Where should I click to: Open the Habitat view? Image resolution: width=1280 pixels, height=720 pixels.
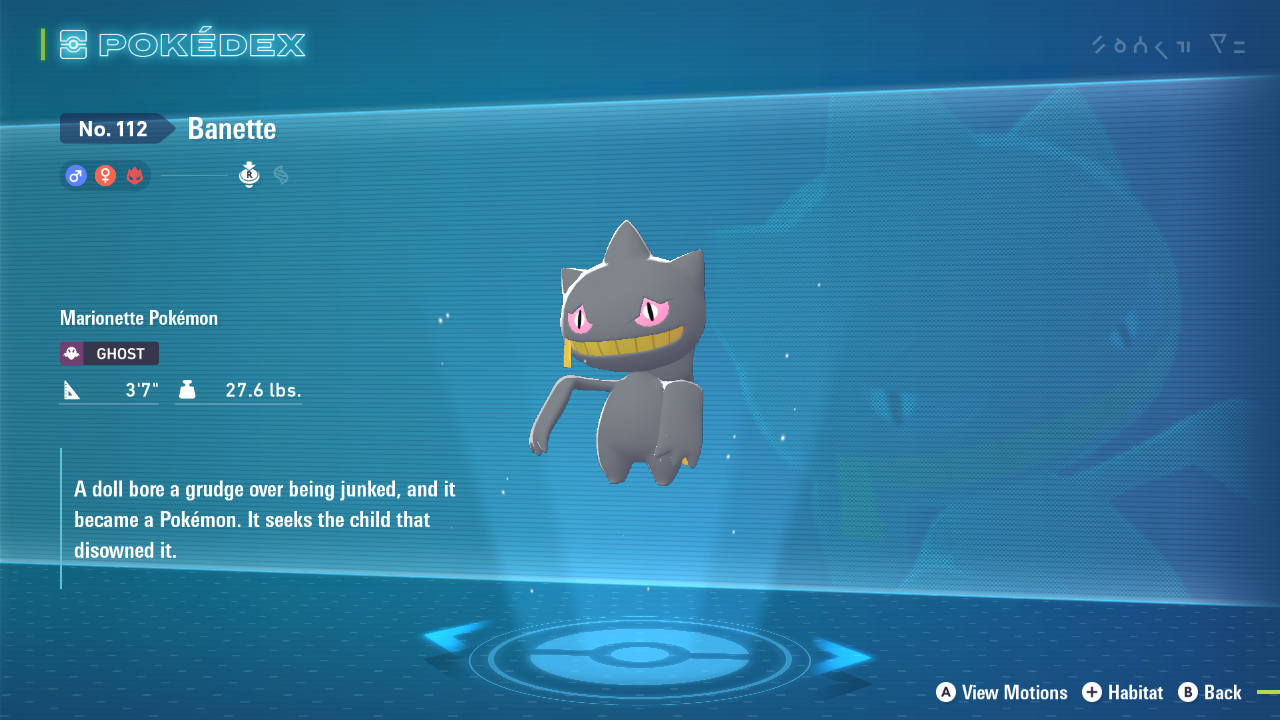[x=1122, y=693]
